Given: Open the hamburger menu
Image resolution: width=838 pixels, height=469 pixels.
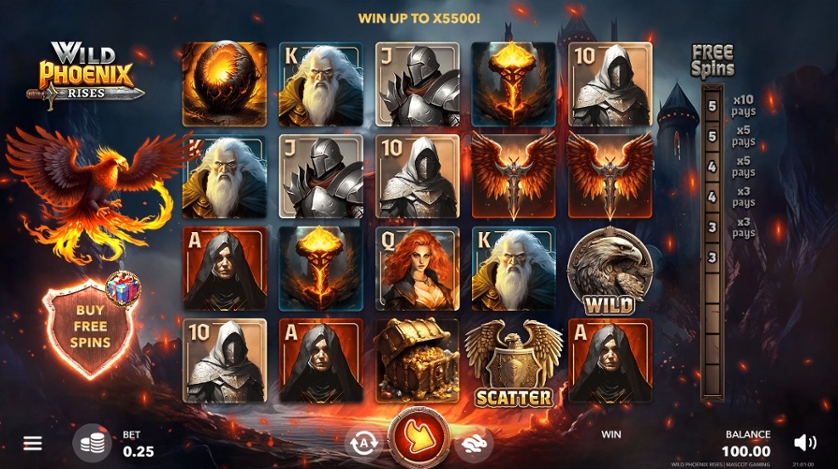Looking at the screenshot, I should 33,443.
